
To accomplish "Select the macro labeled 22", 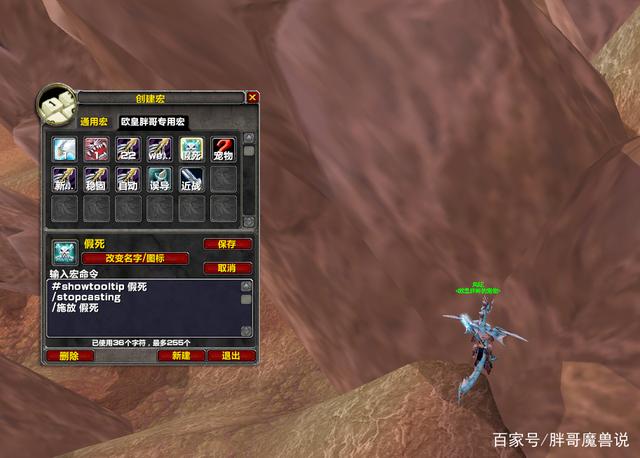I will click(127, 149).
